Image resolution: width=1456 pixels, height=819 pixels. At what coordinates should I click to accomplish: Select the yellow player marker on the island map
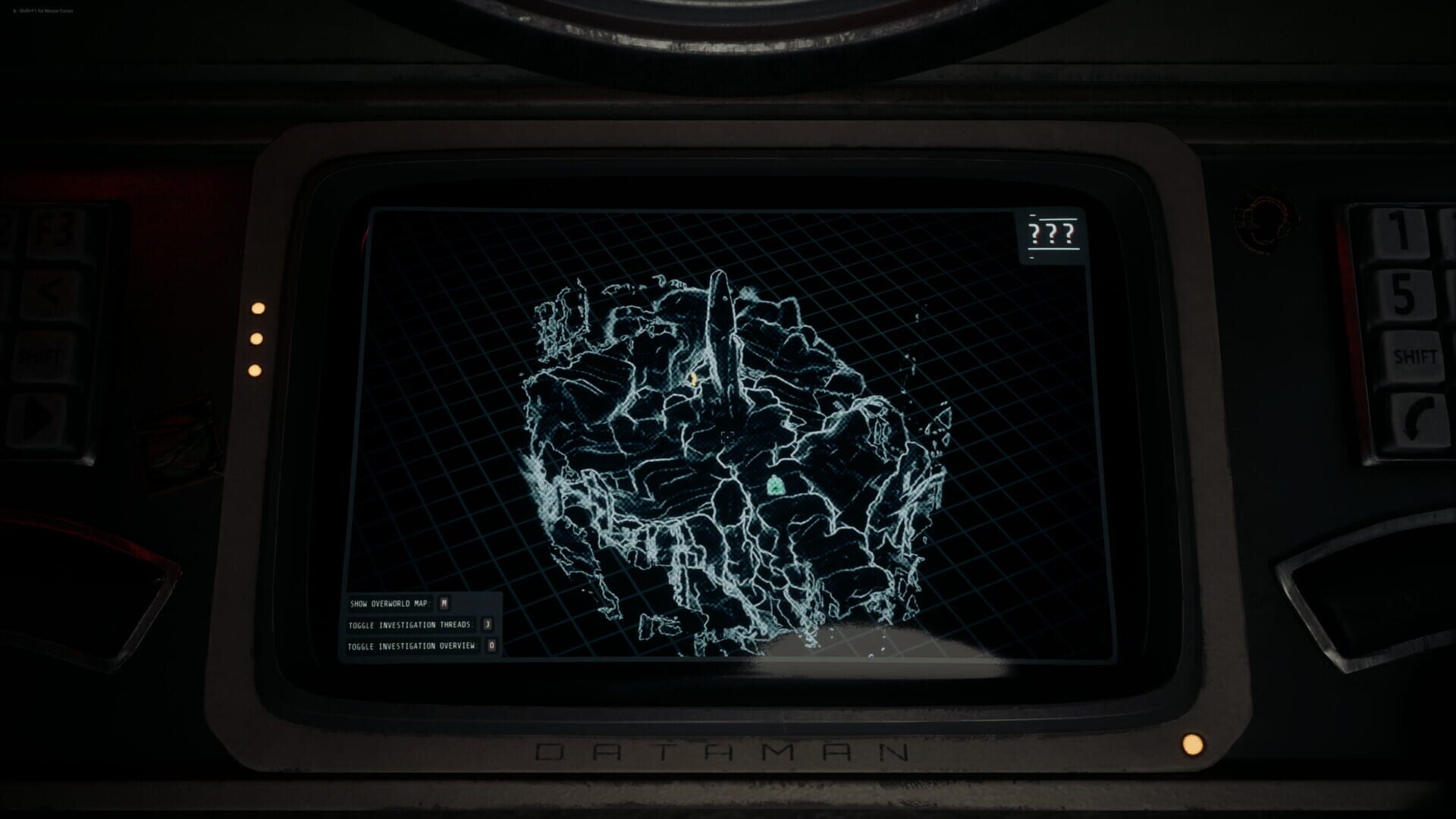pyautogui.click(x=695, y=380)
